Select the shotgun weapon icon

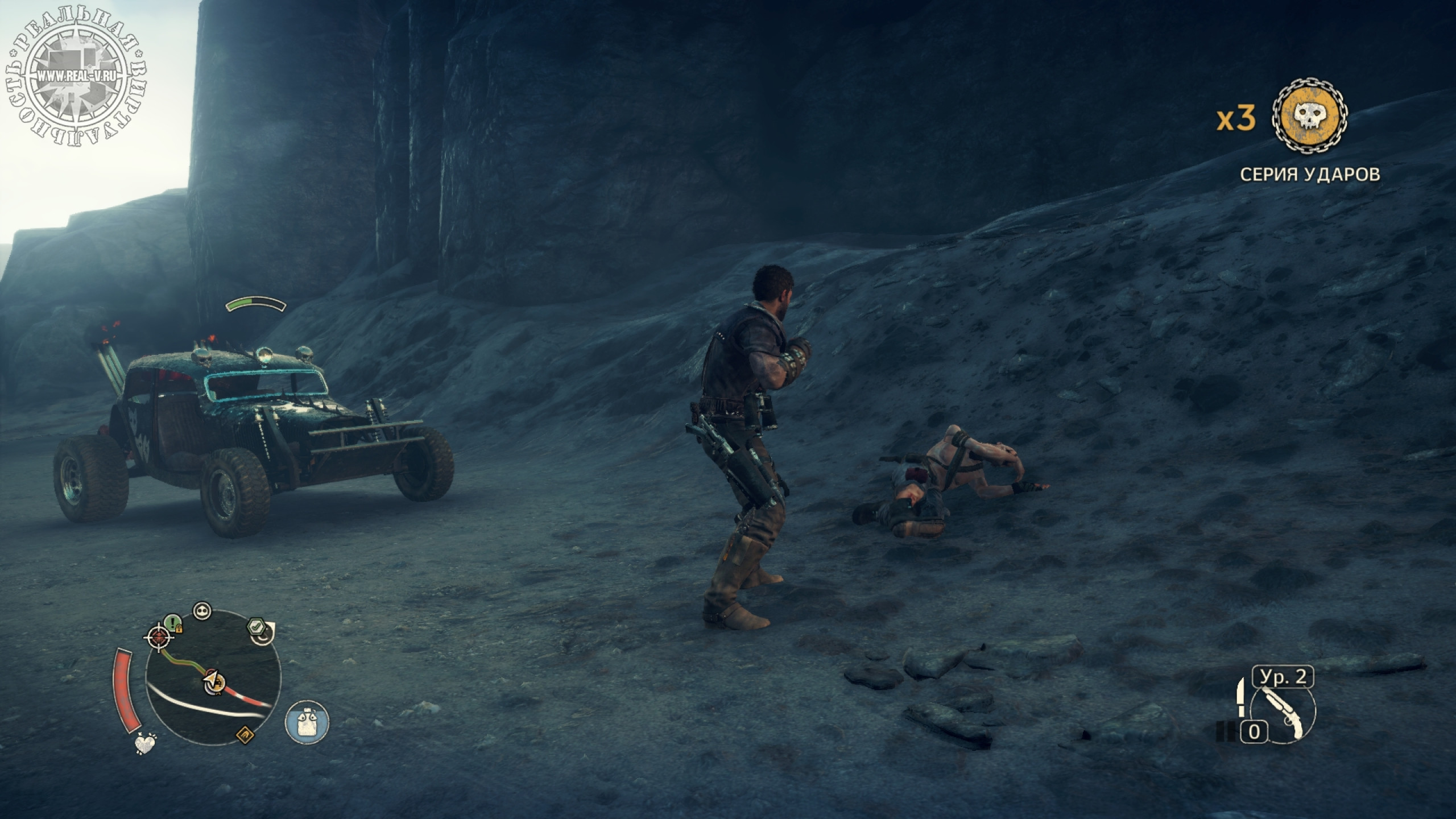(1284, 713)
